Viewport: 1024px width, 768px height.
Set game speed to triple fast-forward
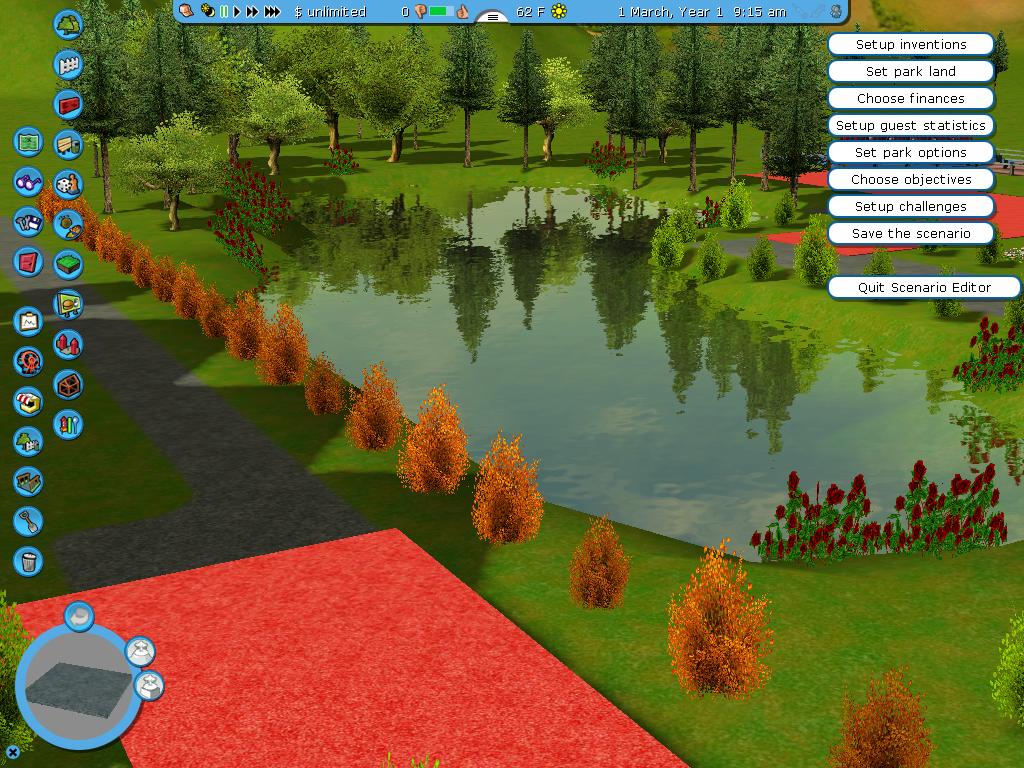tap(272, 12)
